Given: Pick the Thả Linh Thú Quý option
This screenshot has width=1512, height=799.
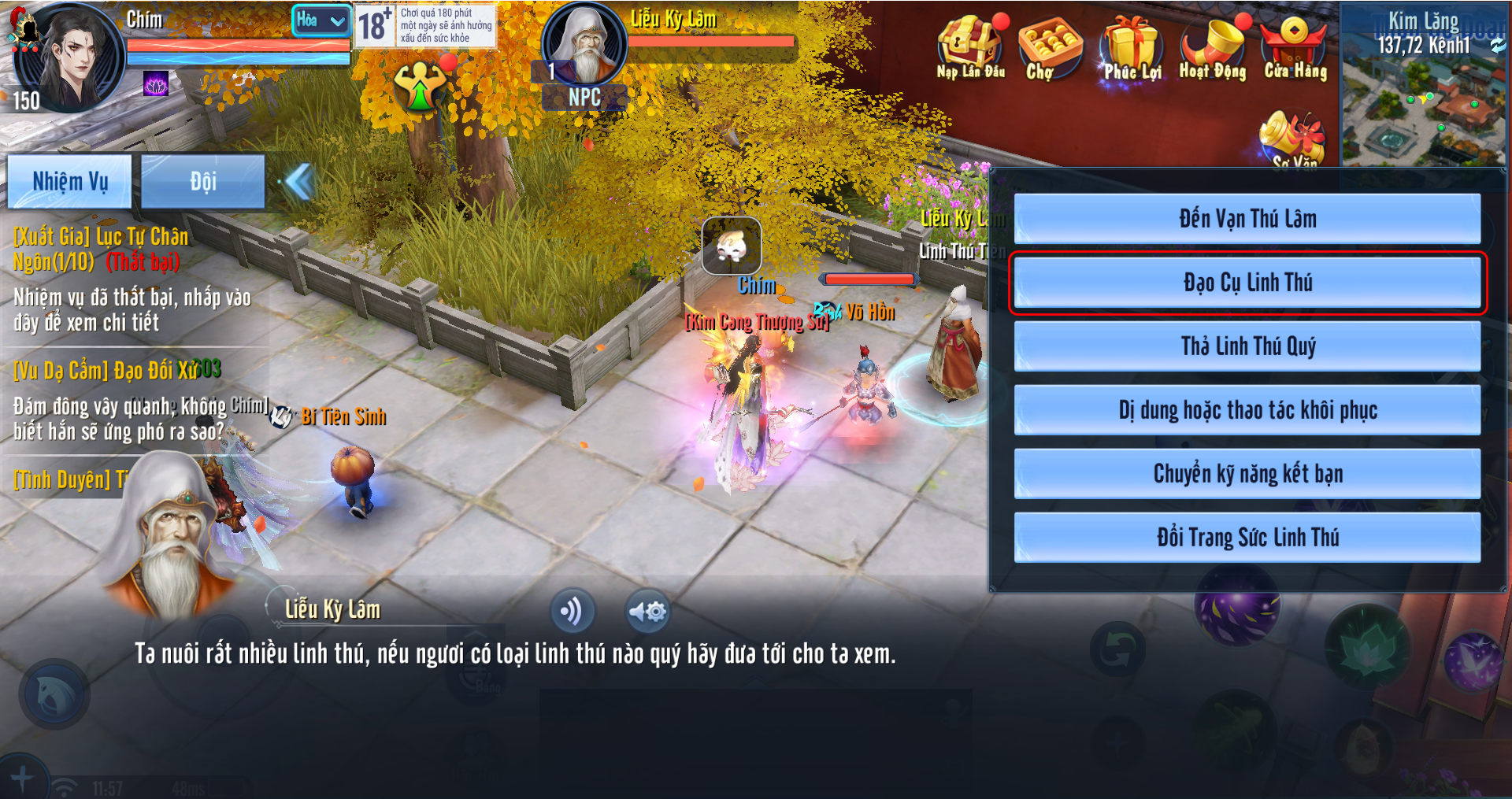Looking at the screenshot, I should pyautogui.click(x=1247, y=346).
